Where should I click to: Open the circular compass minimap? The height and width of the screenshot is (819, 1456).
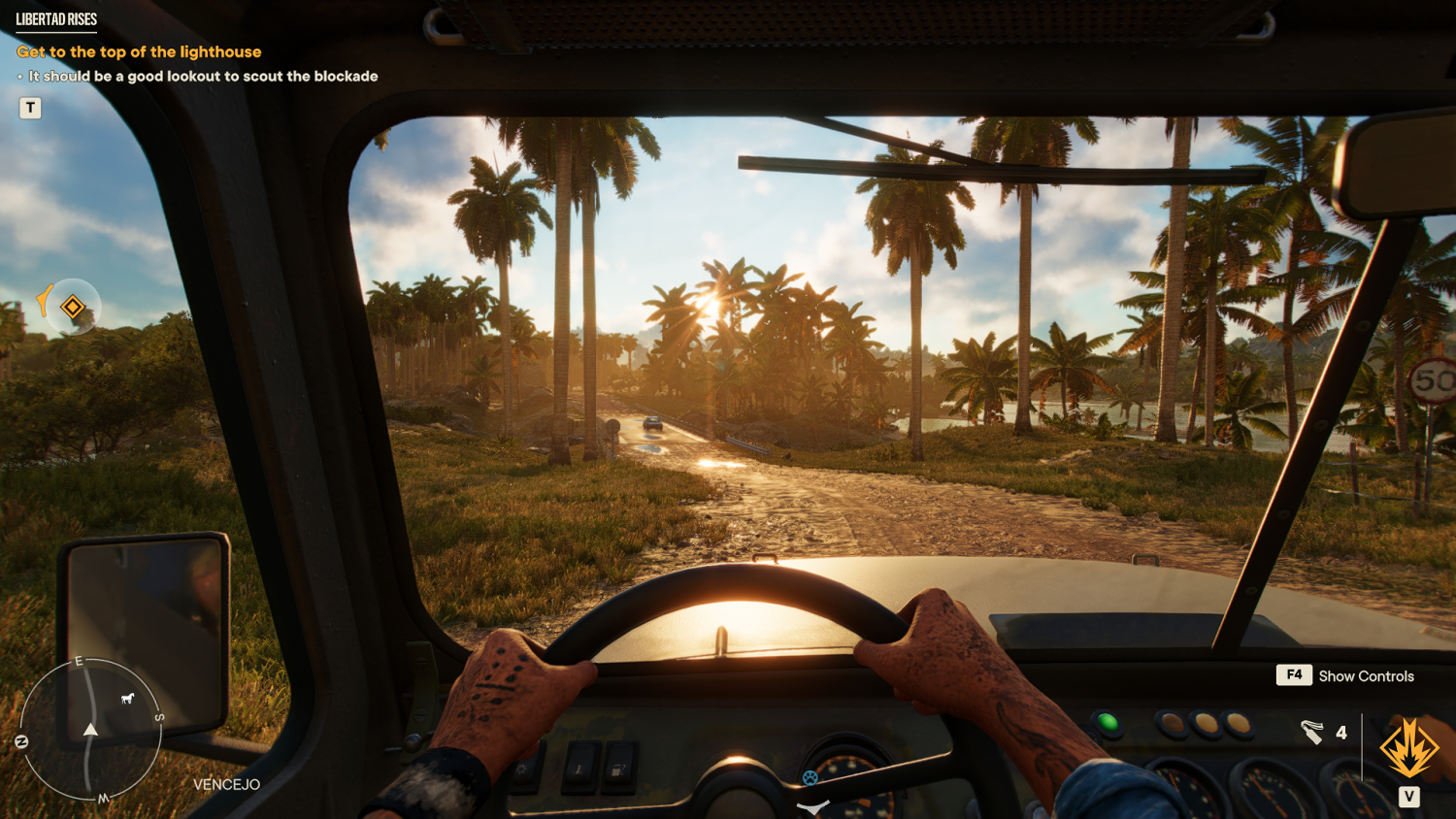tap(90, 731)
